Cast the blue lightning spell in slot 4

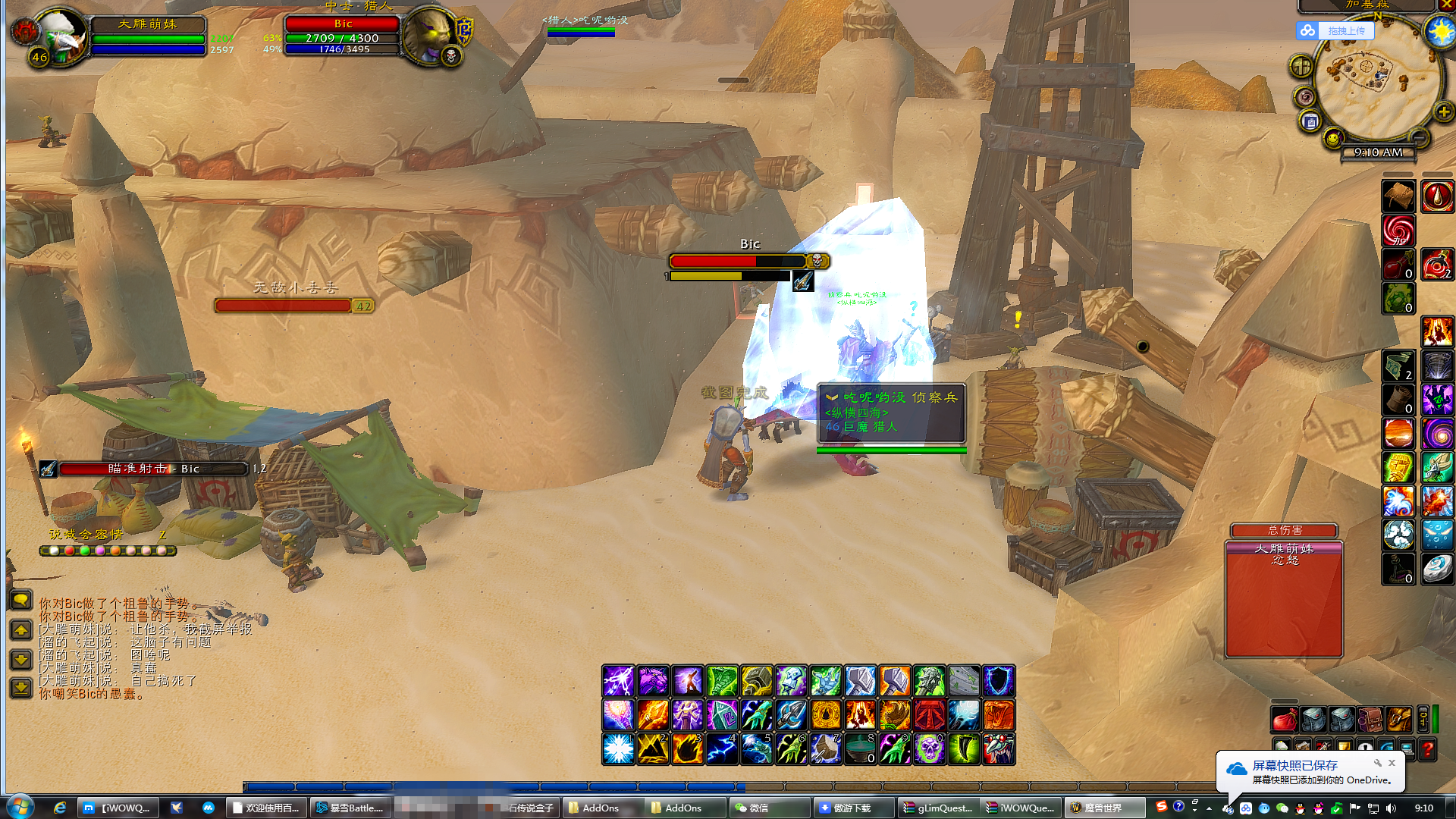point(722,749)
